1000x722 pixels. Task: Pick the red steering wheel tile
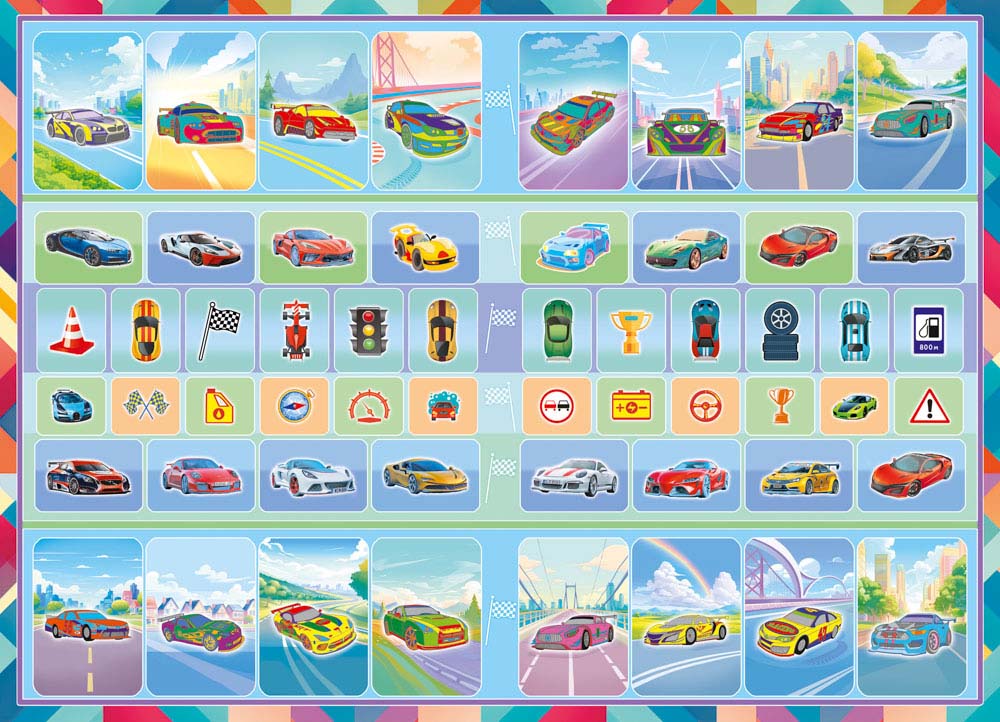tap(705, 405)
